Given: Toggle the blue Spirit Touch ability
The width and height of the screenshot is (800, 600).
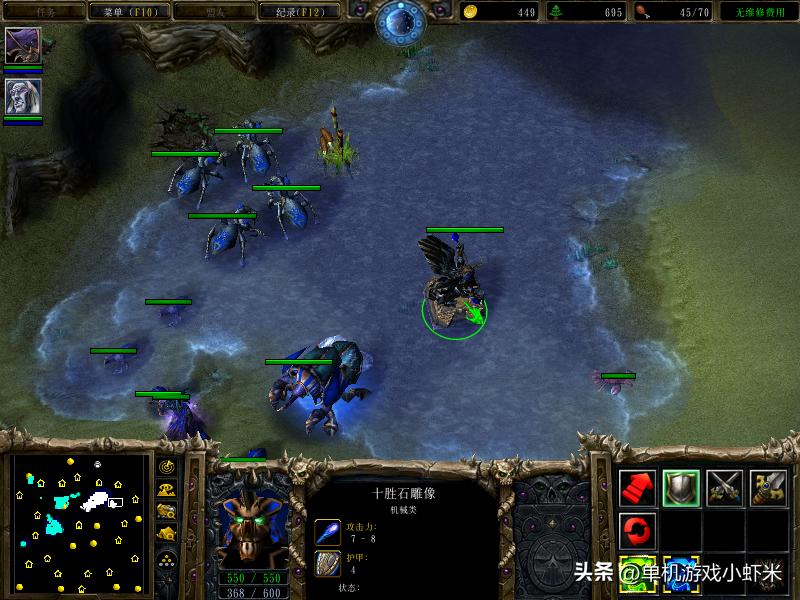Looking at the screenshot, I should pos(681,574).
